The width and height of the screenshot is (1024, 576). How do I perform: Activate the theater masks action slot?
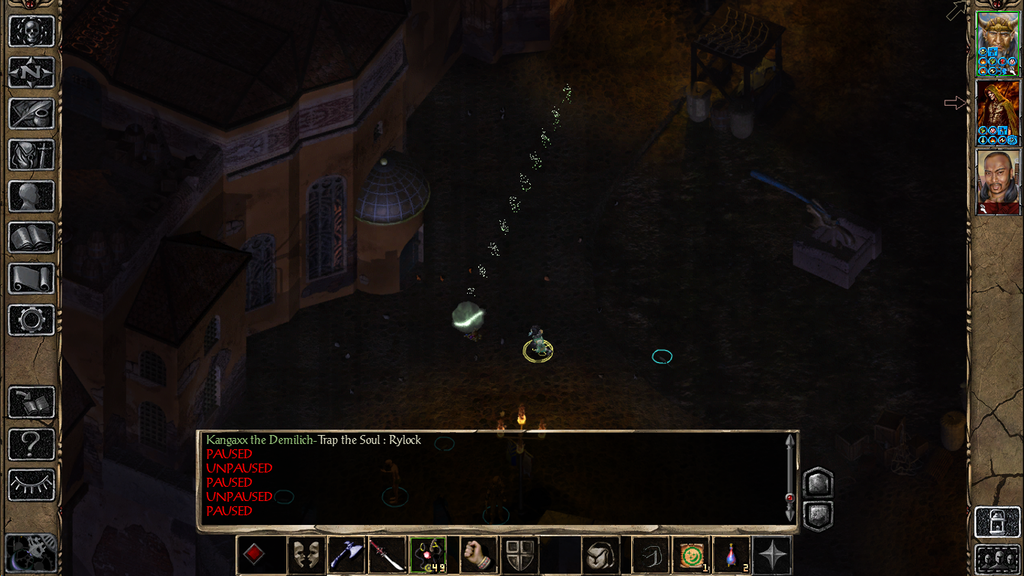[x=305, y=555]
